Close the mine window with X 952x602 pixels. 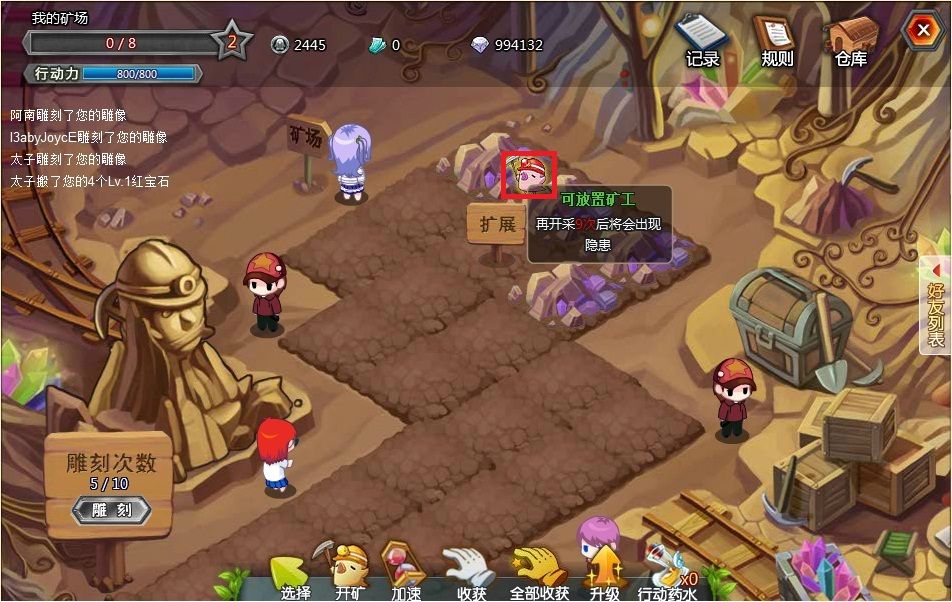(919, 31)
